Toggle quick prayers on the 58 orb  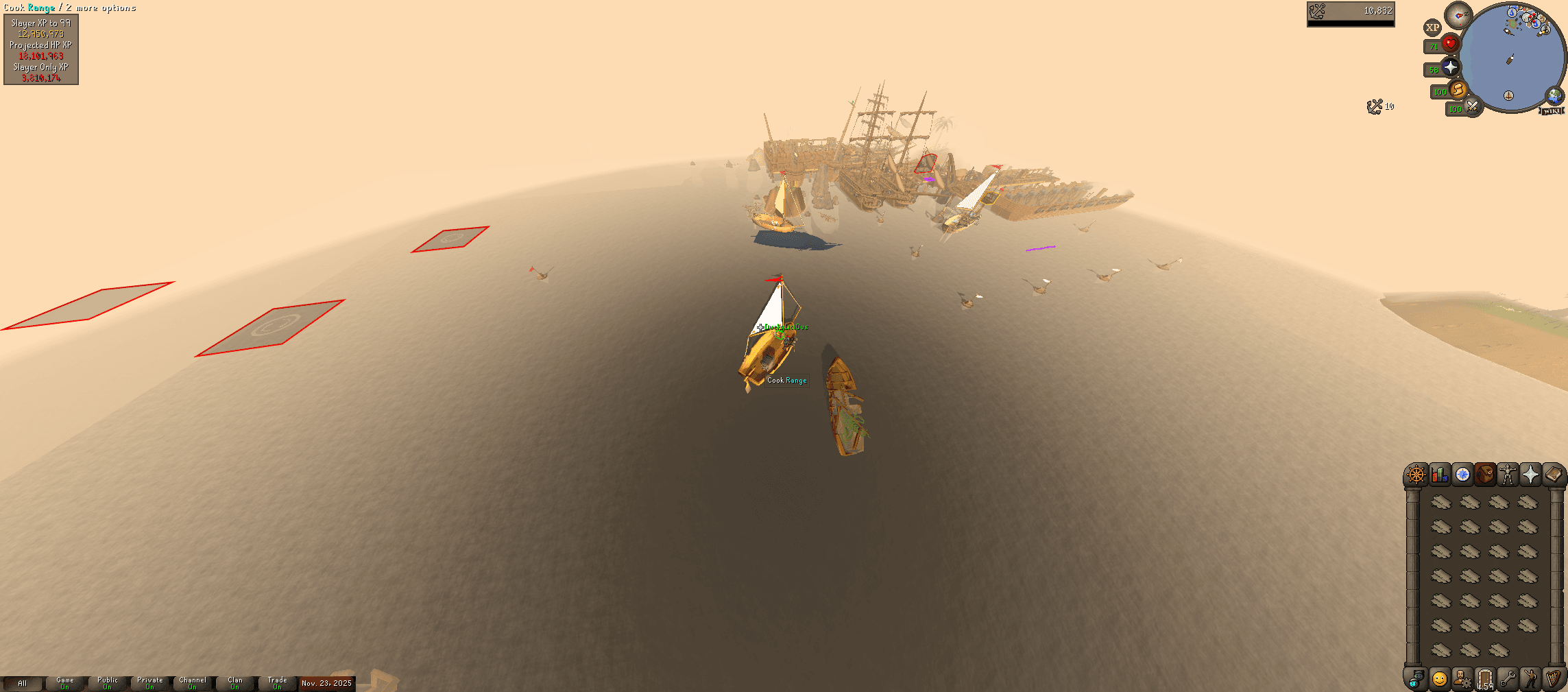tap(1449, 67)
